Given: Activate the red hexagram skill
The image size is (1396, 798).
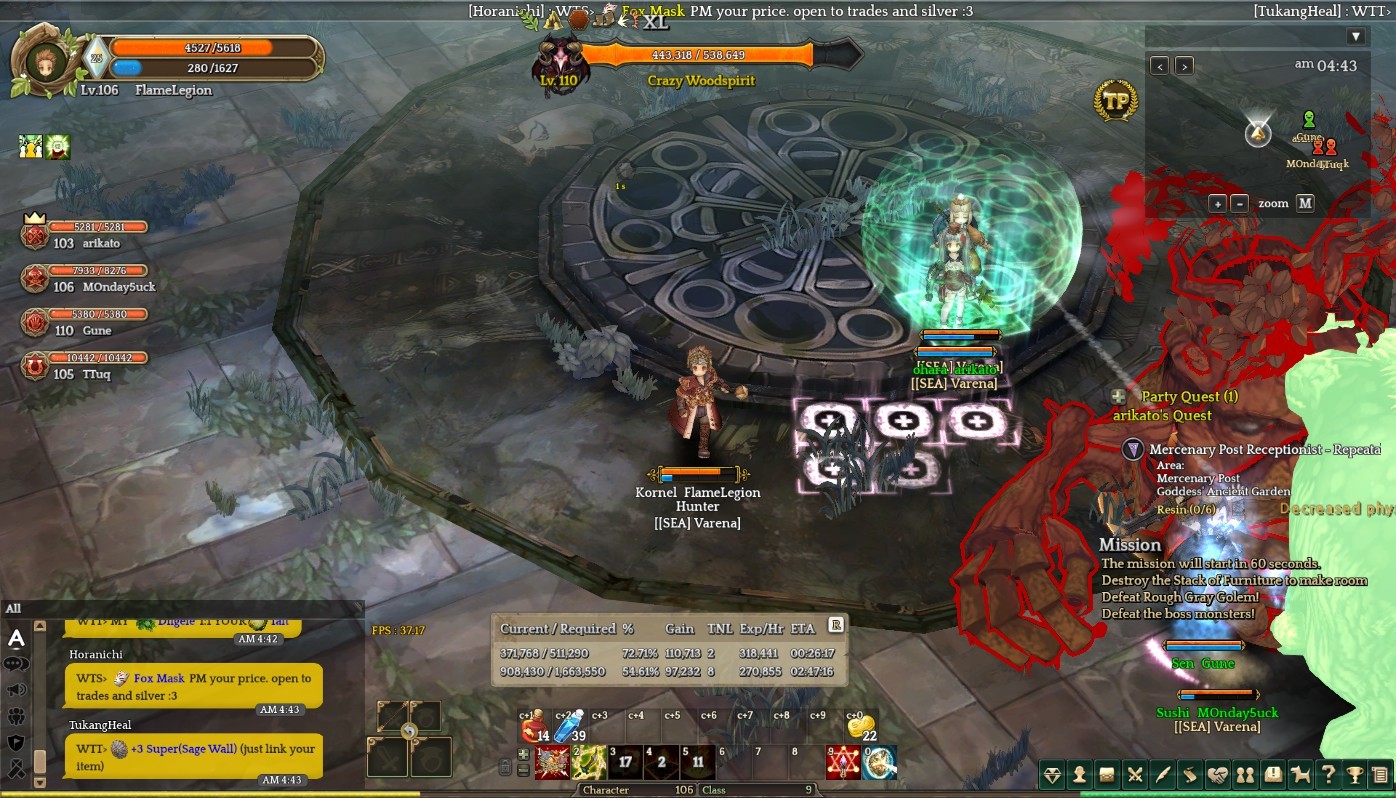Looking at the screenshot, I should [843, 763].
